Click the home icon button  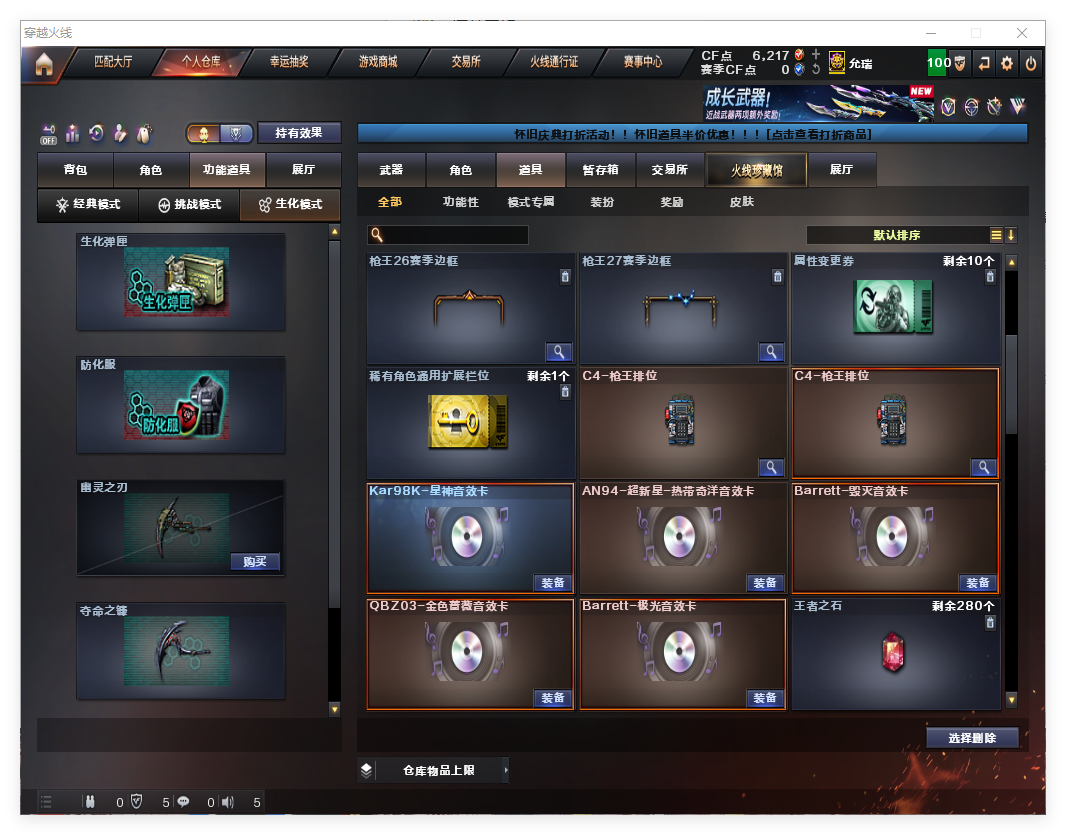pos(43,64)
